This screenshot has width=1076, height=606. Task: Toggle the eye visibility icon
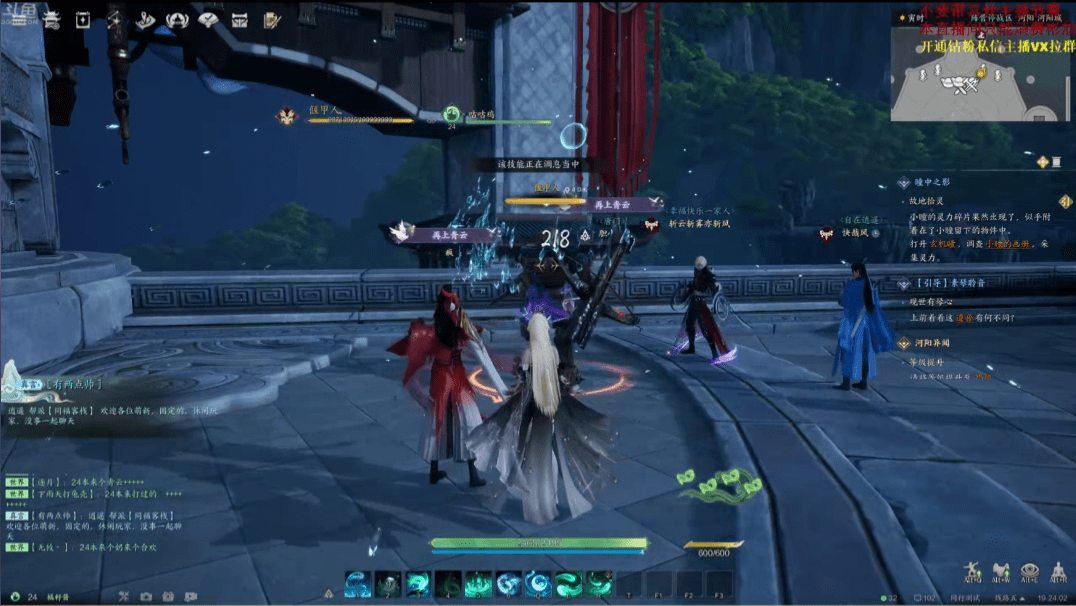[x=1029, y=571]
